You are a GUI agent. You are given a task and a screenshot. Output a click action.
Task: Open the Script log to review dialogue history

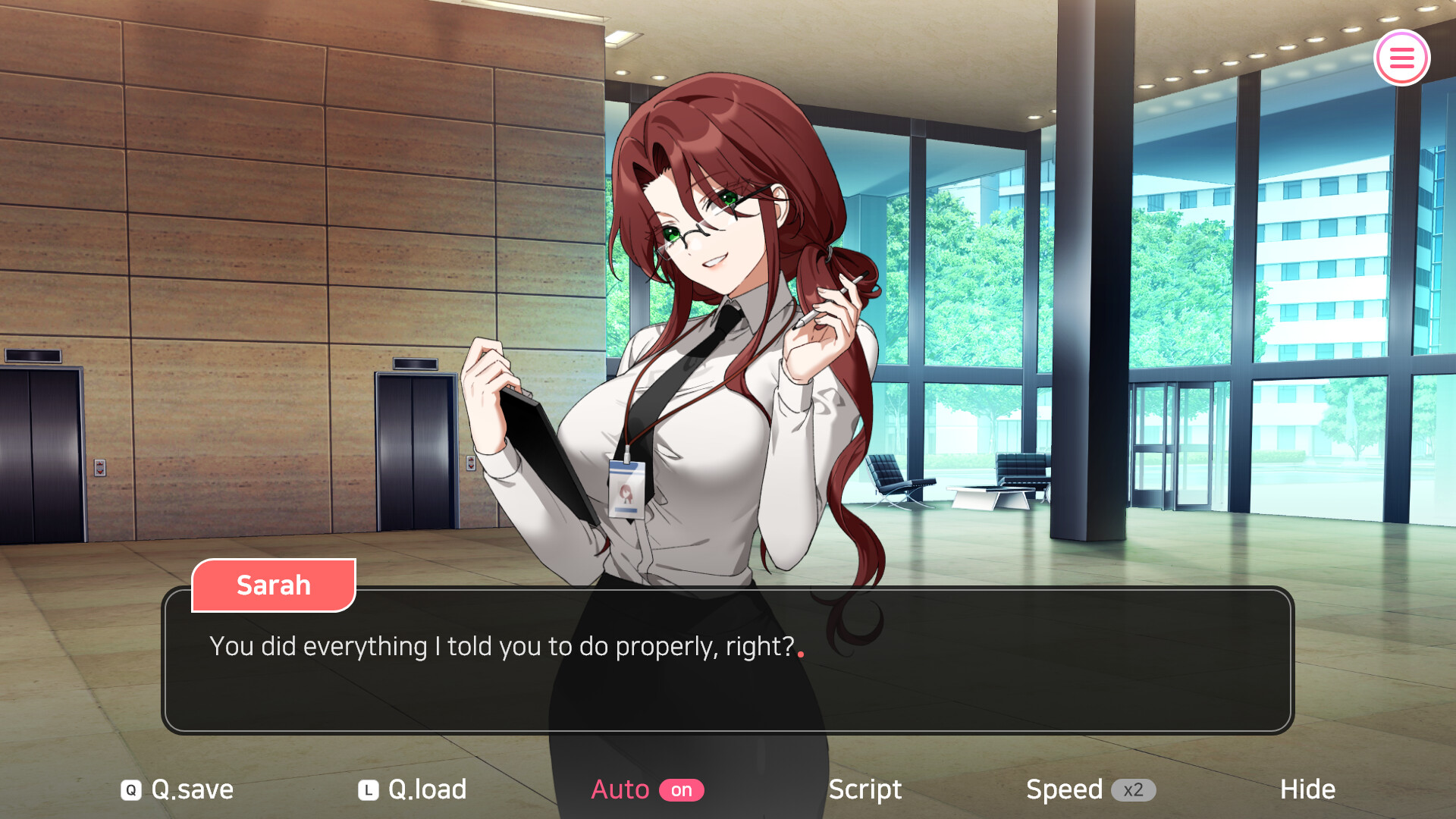[864, 789]
